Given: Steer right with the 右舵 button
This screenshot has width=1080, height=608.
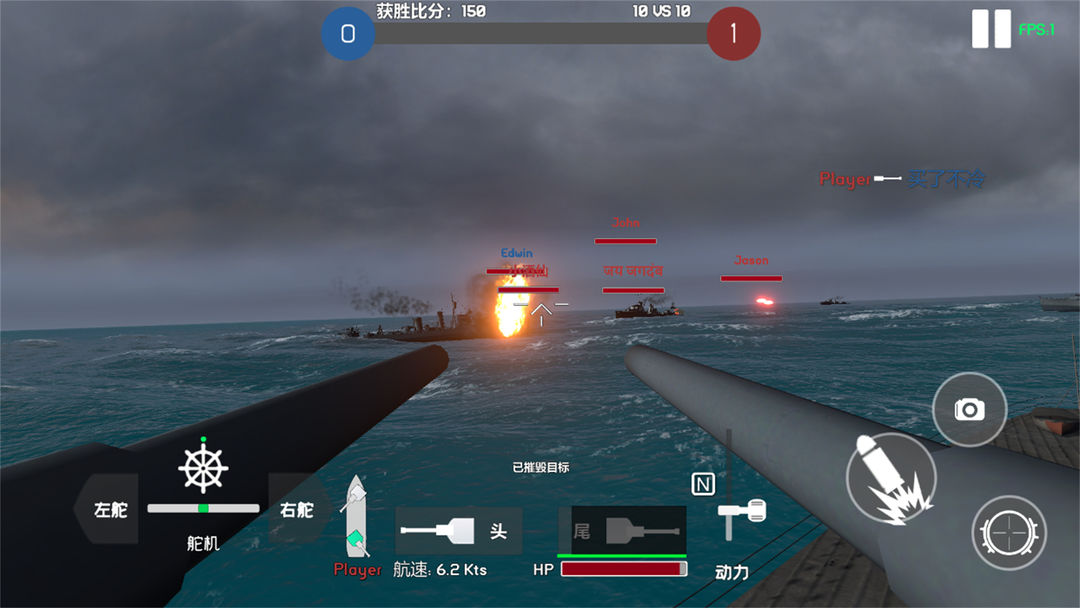Looking at the screenshot, I should tap(298, 509).
